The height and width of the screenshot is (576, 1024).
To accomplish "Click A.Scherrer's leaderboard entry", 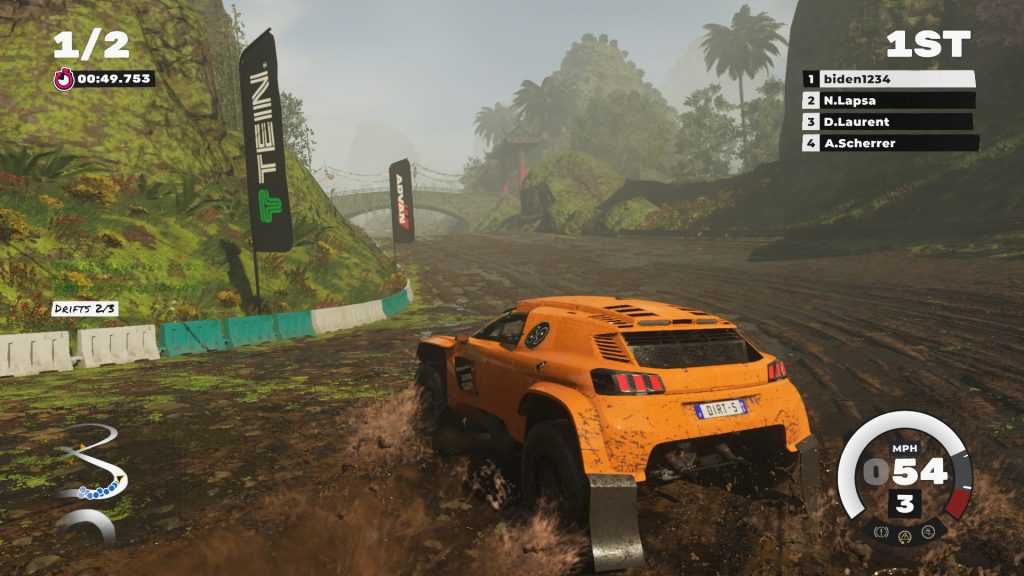I will tap(889, 143).
